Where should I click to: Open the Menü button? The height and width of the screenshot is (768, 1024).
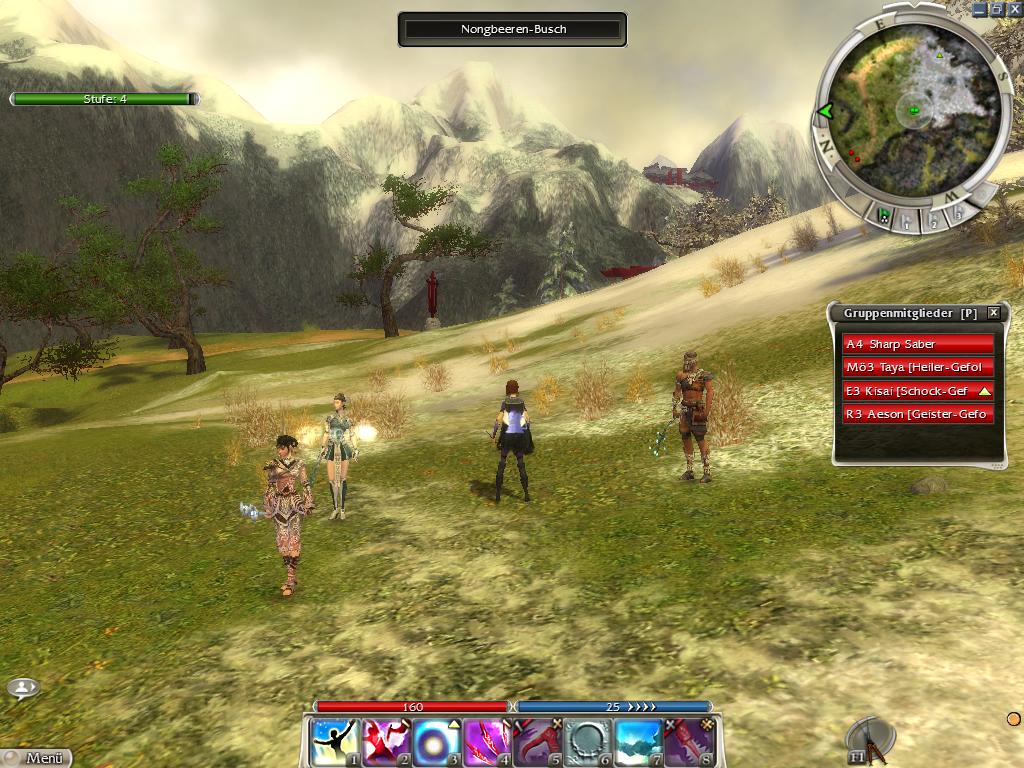[37, 758]
